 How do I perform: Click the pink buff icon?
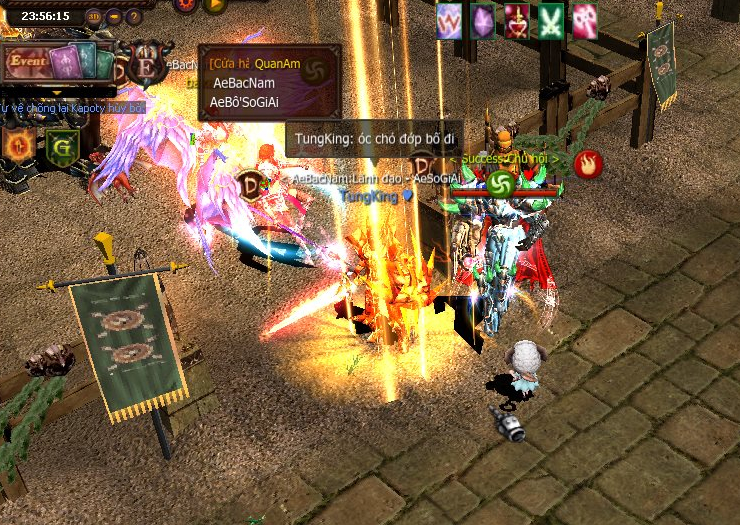click(585, 21)
